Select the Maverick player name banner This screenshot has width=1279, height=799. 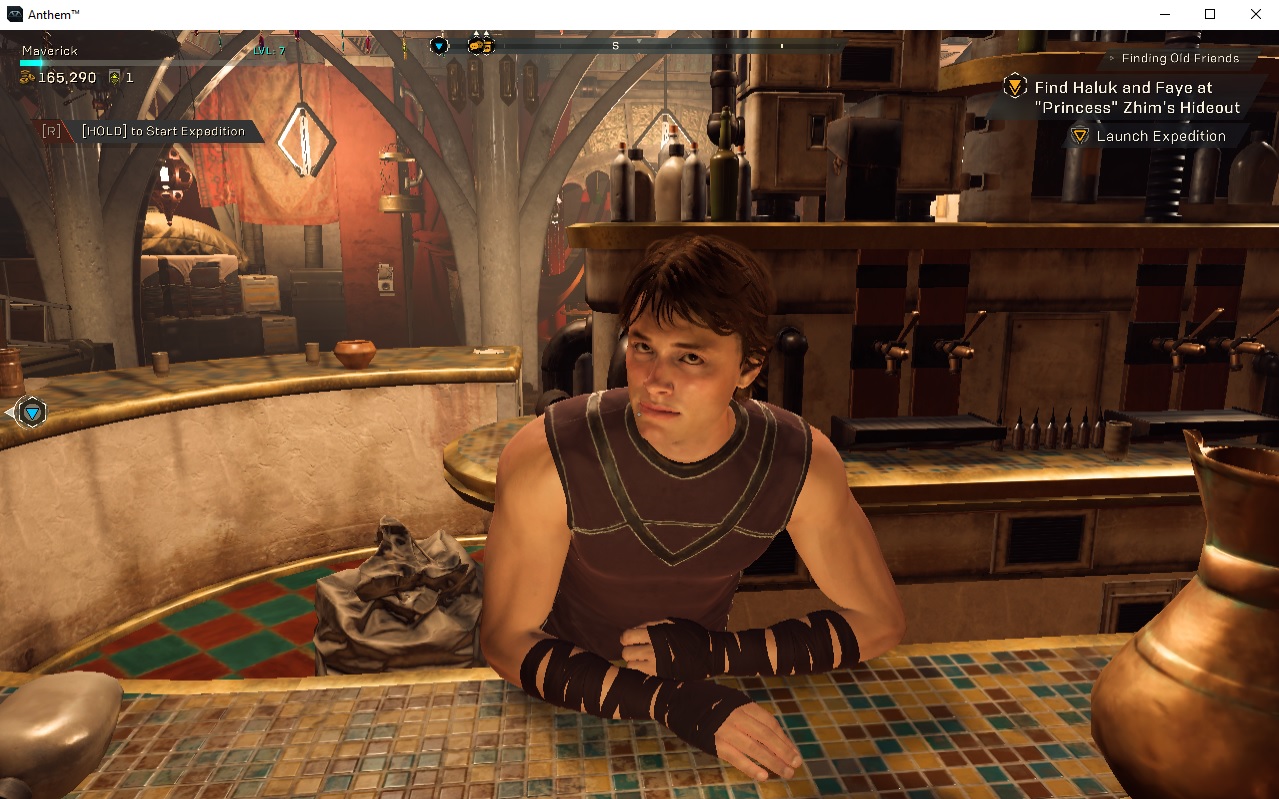[50, 50]
